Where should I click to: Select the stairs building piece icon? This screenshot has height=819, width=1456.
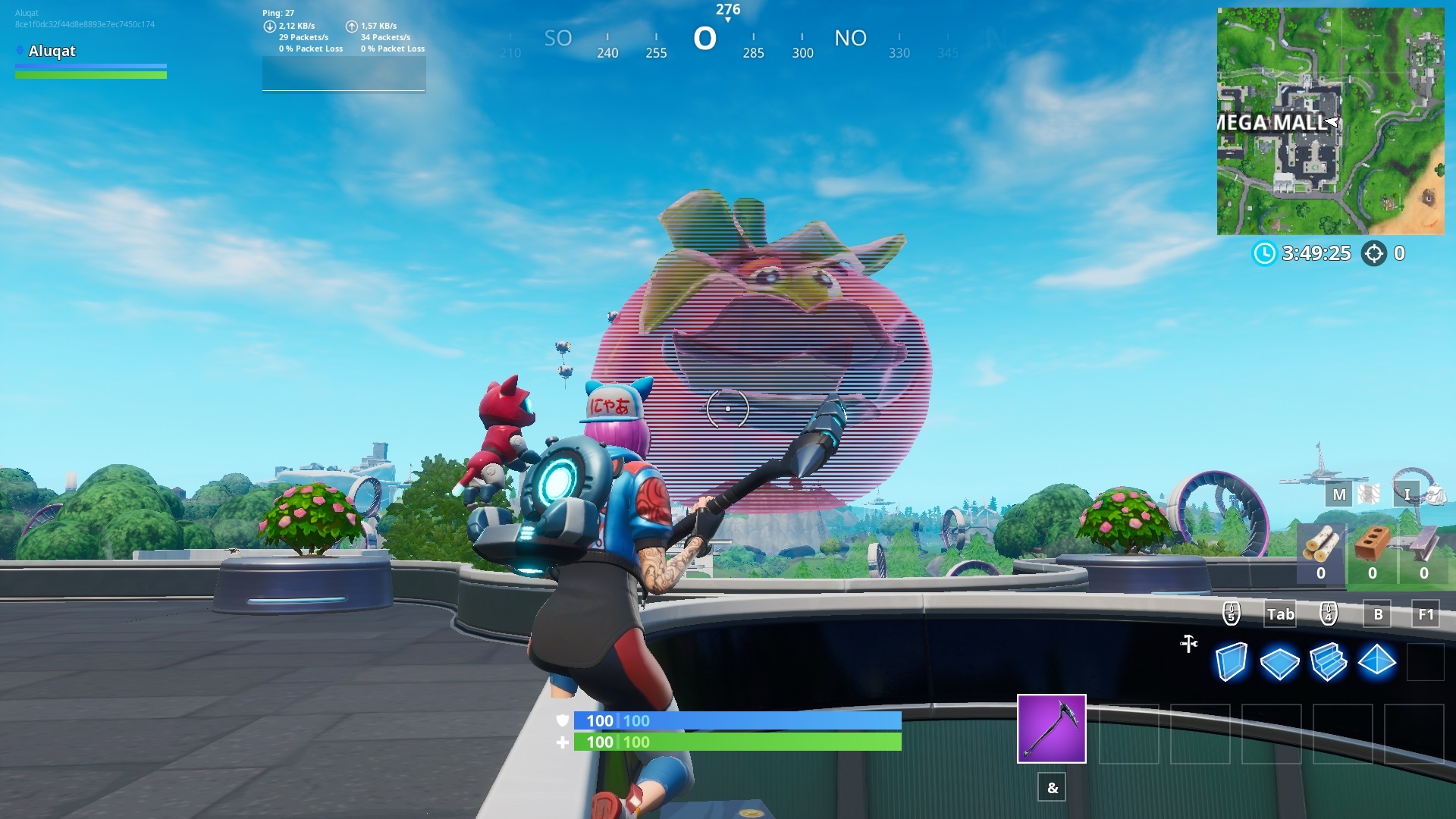coord(1329,662)
